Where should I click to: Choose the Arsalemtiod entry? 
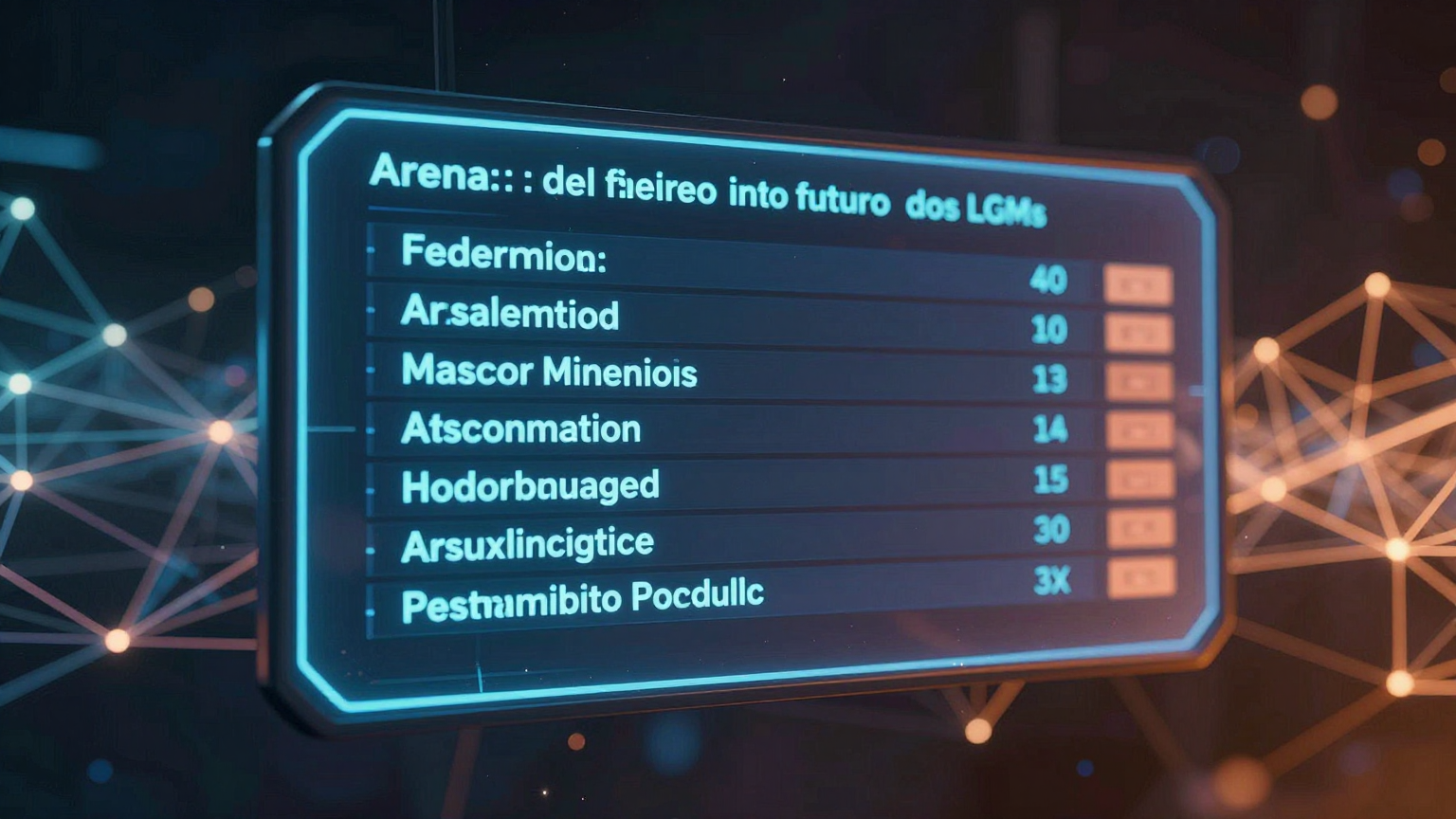(510, 313)
